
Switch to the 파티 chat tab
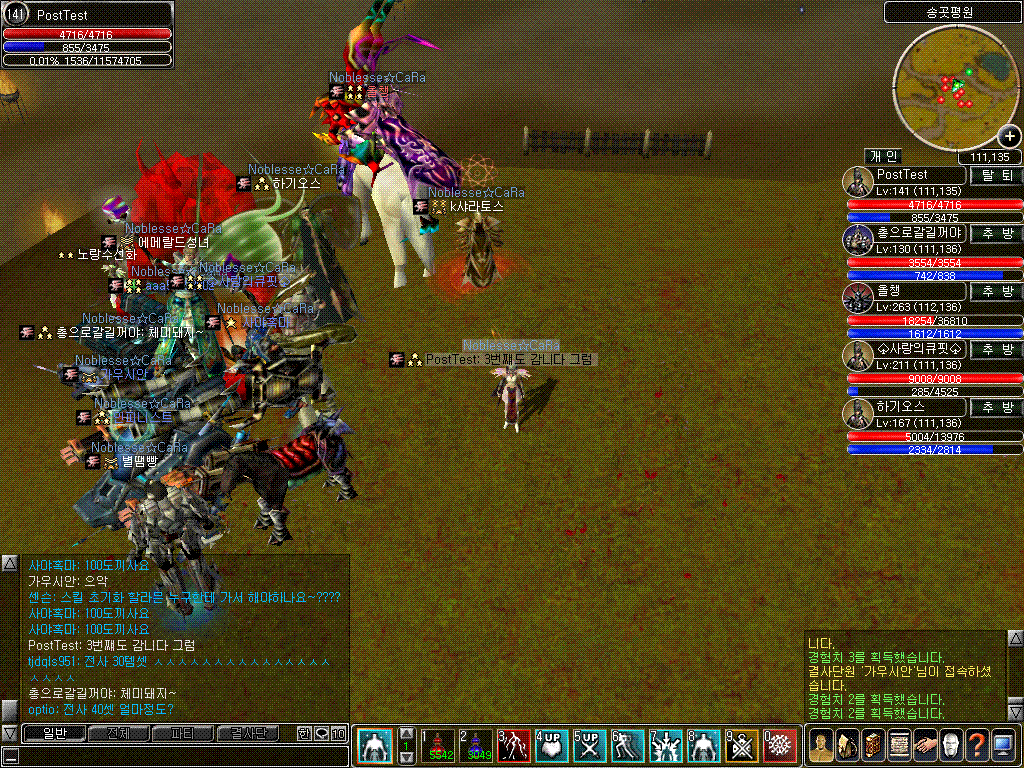[182, 733]
